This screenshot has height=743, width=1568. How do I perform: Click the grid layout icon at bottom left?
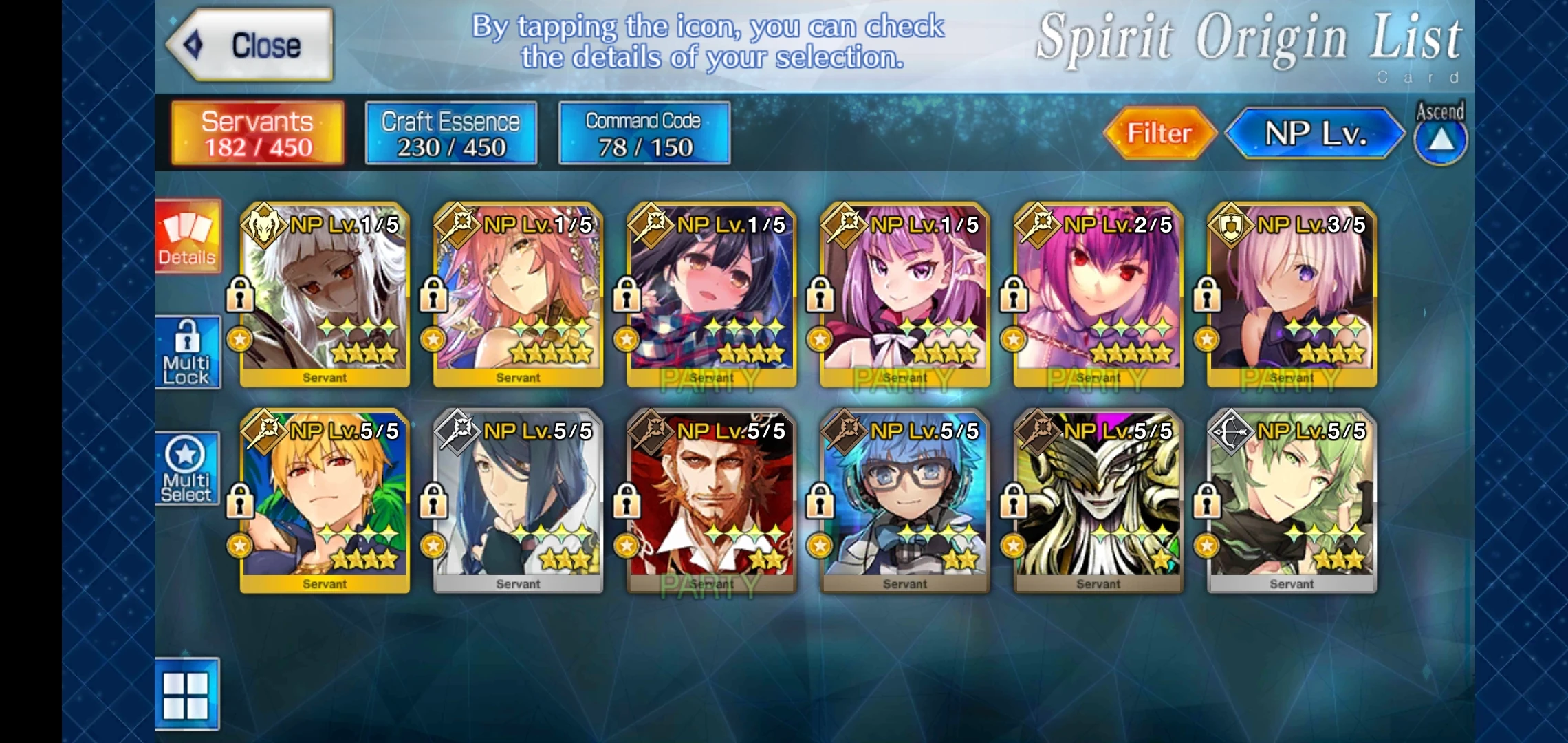187,695
